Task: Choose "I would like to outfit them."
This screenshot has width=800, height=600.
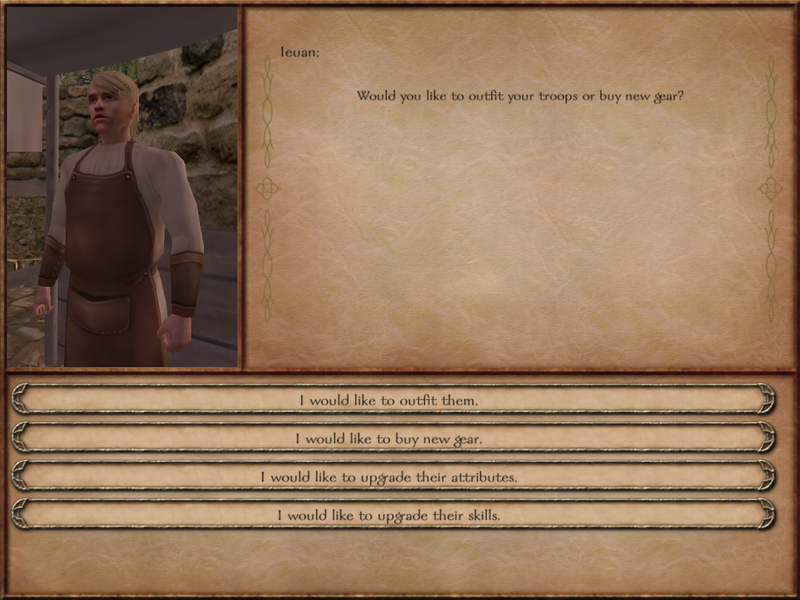Action: tap(390, 400)
